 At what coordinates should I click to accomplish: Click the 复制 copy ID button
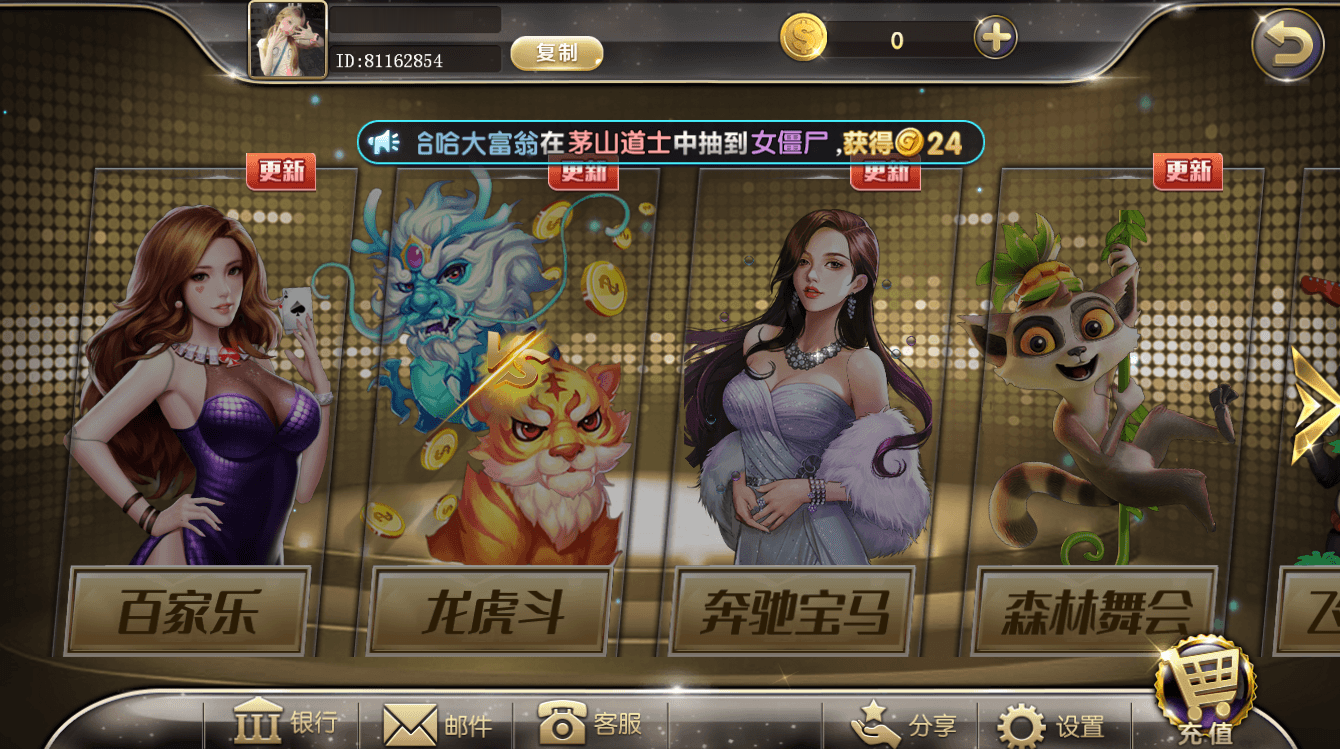[x=556, y=55]
